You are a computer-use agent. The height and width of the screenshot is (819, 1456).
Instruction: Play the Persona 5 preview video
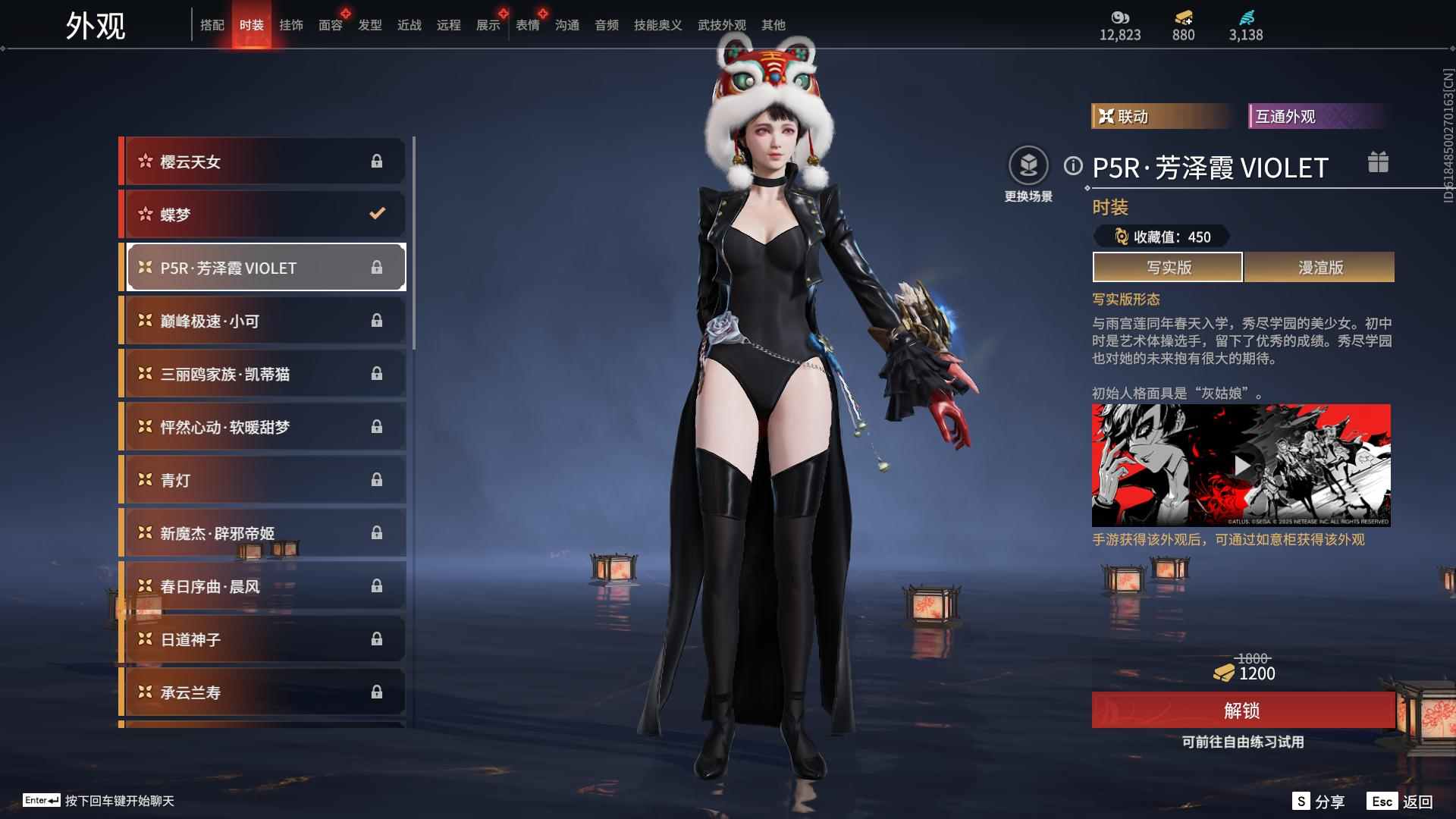tap(1241, 466)
